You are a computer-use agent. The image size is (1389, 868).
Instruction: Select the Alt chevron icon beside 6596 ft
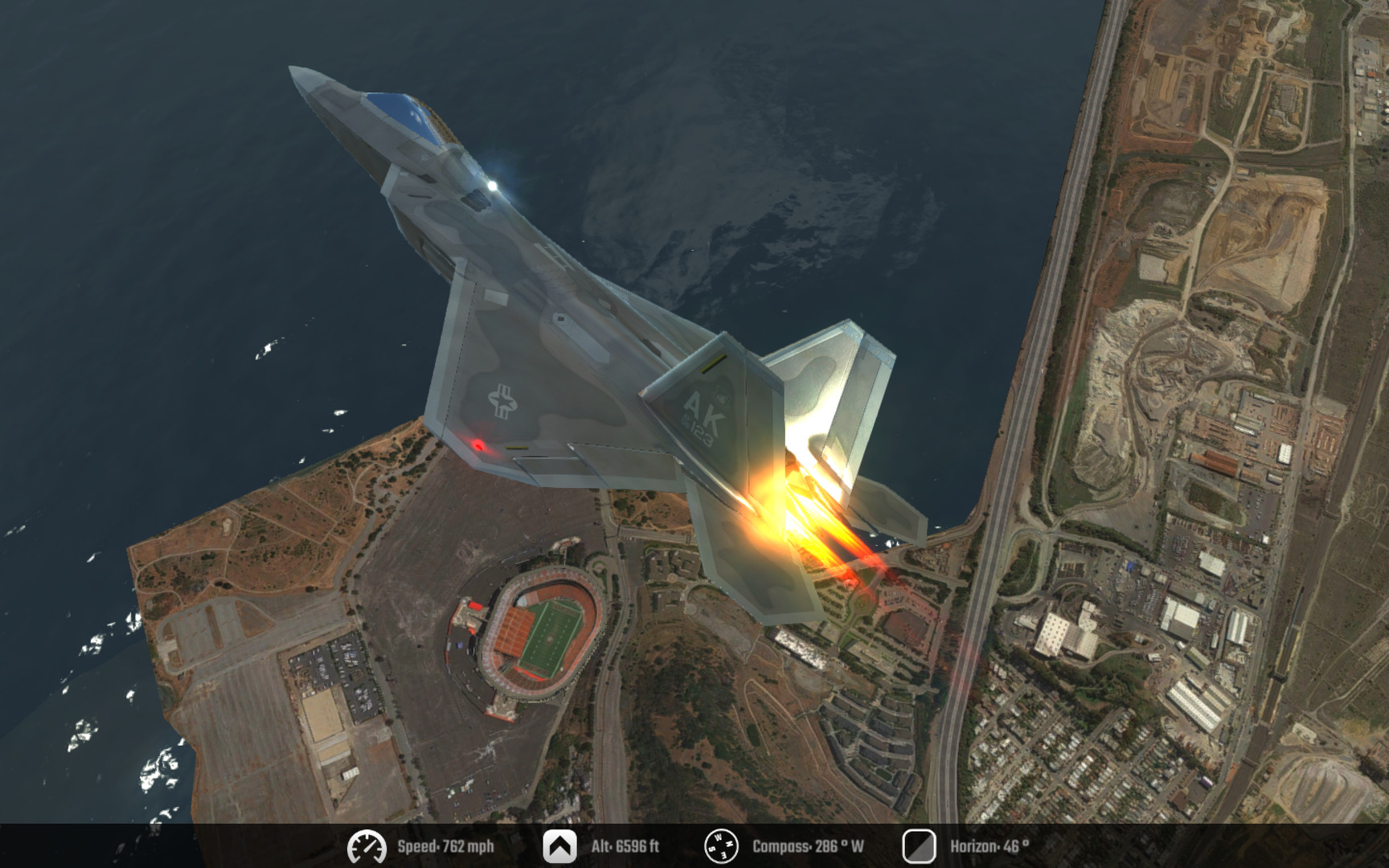pyautogui.click(x=562, y=845)
